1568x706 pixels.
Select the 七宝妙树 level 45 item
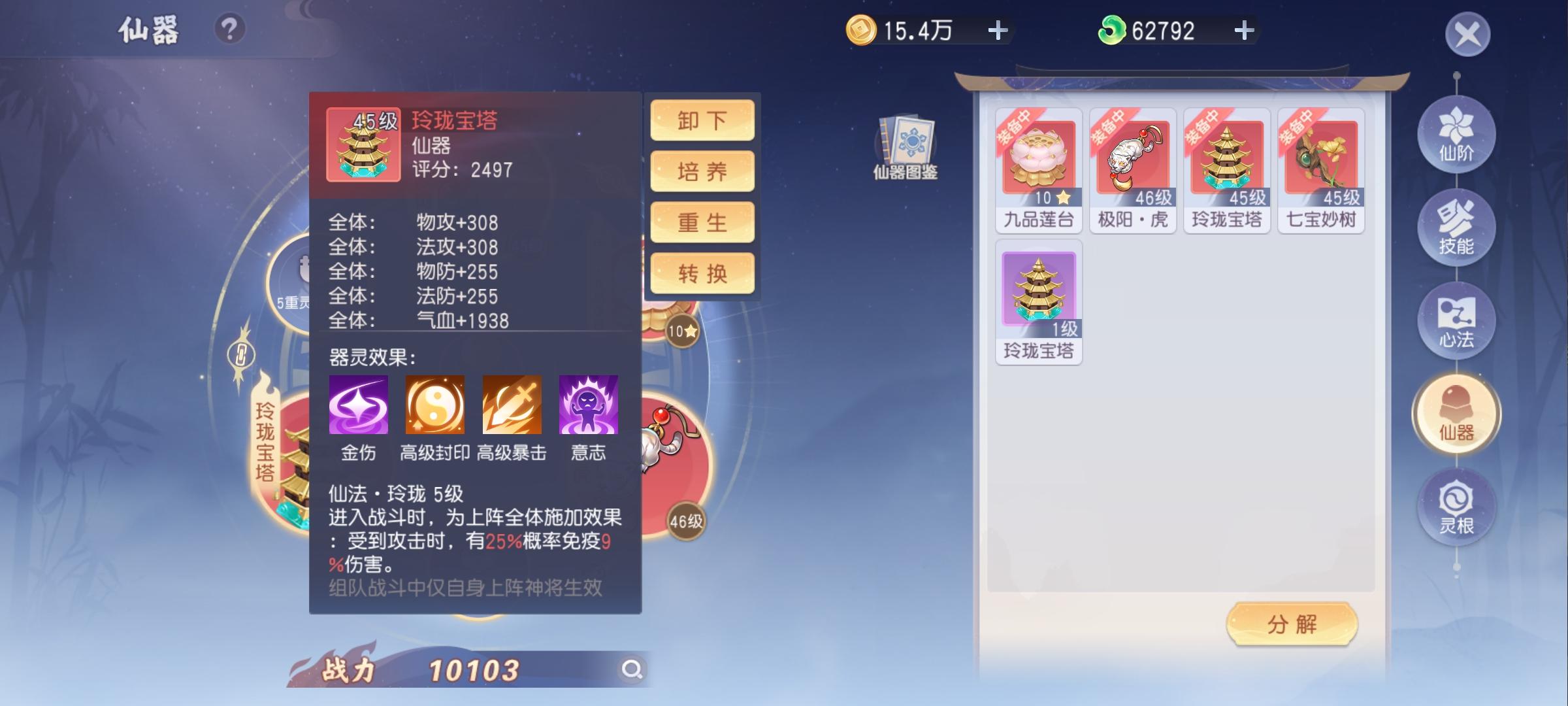click(x=1322, y=157)
